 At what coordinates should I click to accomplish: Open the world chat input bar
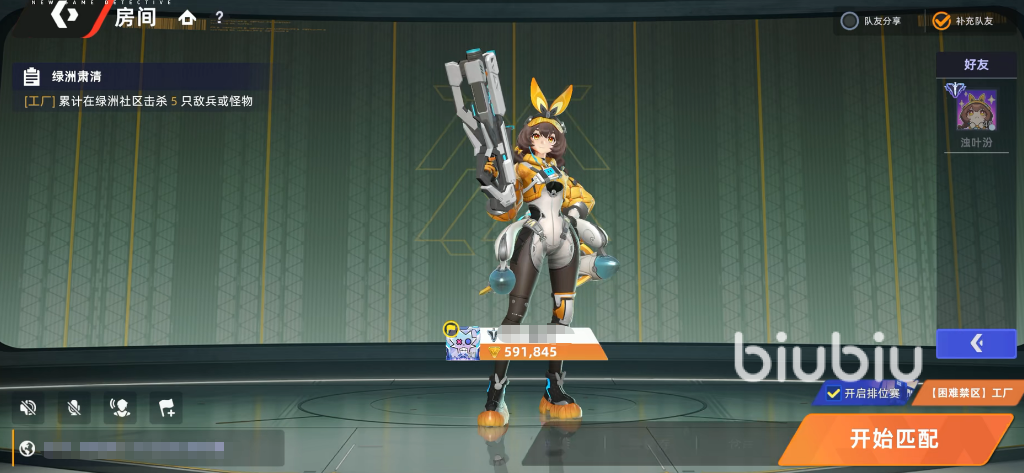pos(150,447)
